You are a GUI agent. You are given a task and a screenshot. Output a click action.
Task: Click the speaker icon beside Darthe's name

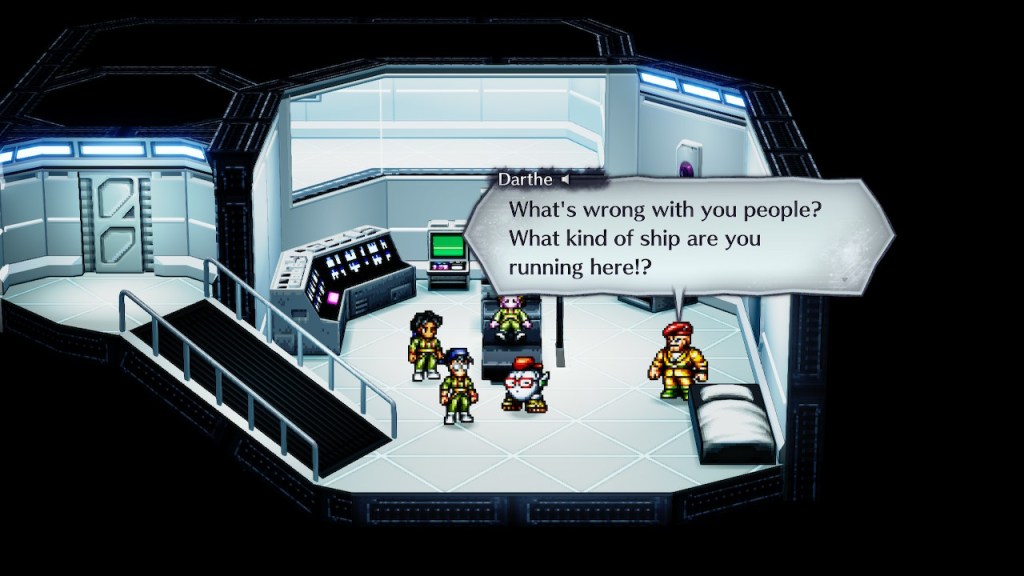(x=564, y=180)
